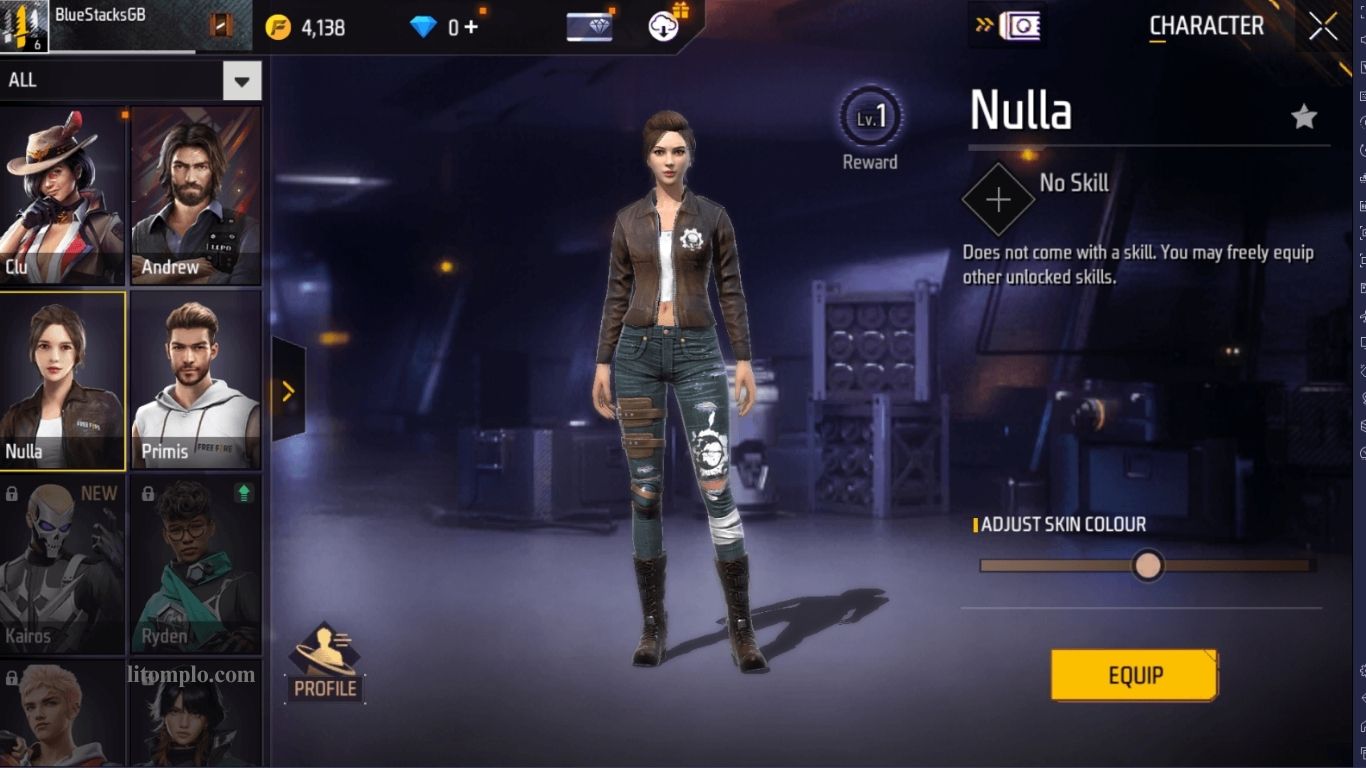Open the ALL filter dropdown
This screenshot has height=768, width=1366.
tap(241, 81)
